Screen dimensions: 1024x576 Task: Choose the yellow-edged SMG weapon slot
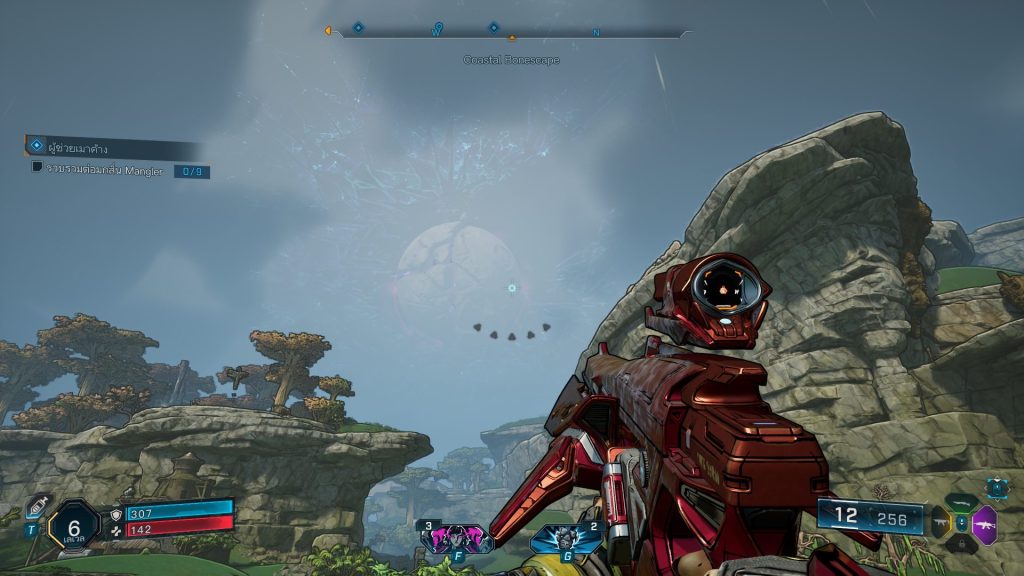click(x=940, y=523)
